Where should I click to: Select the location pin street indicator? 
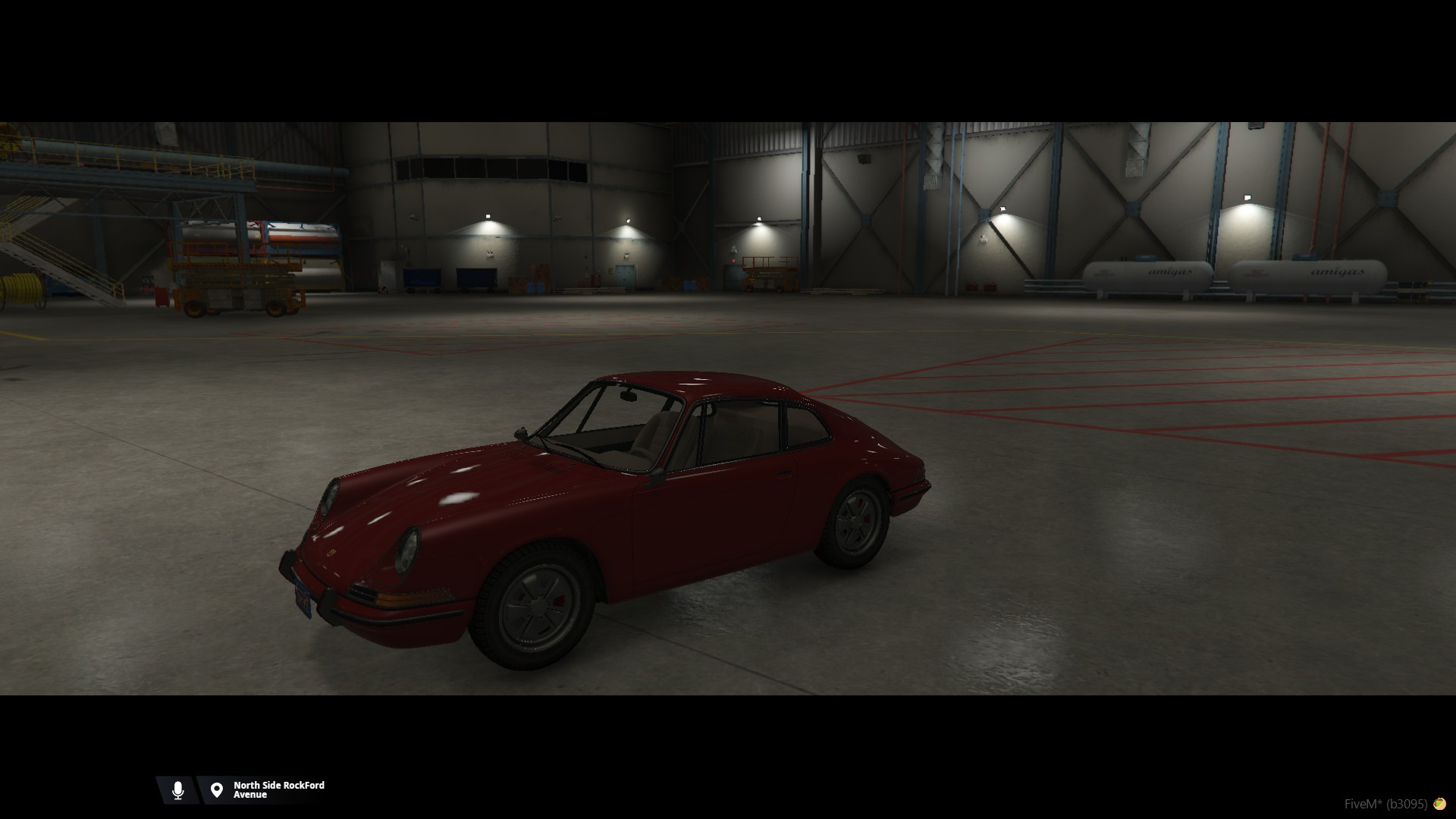[x=217, y=790]
